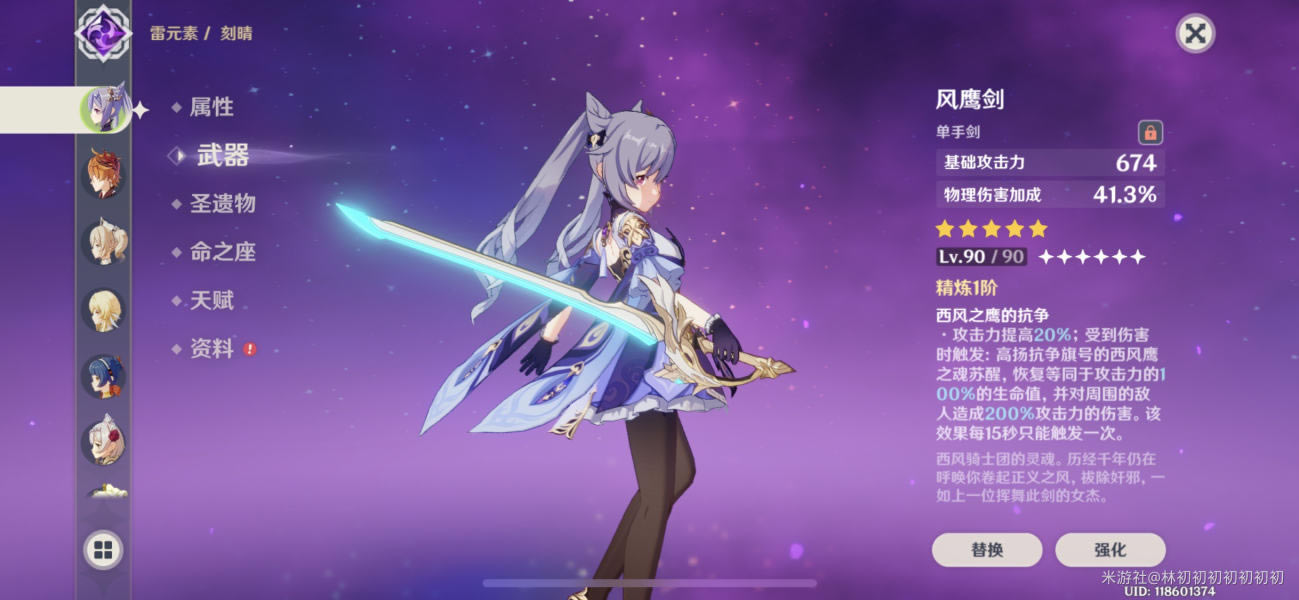1299x600 pixels.
Task: Switch to the 圣遗物 artifacts tab
Action: [x=222, y=204]
